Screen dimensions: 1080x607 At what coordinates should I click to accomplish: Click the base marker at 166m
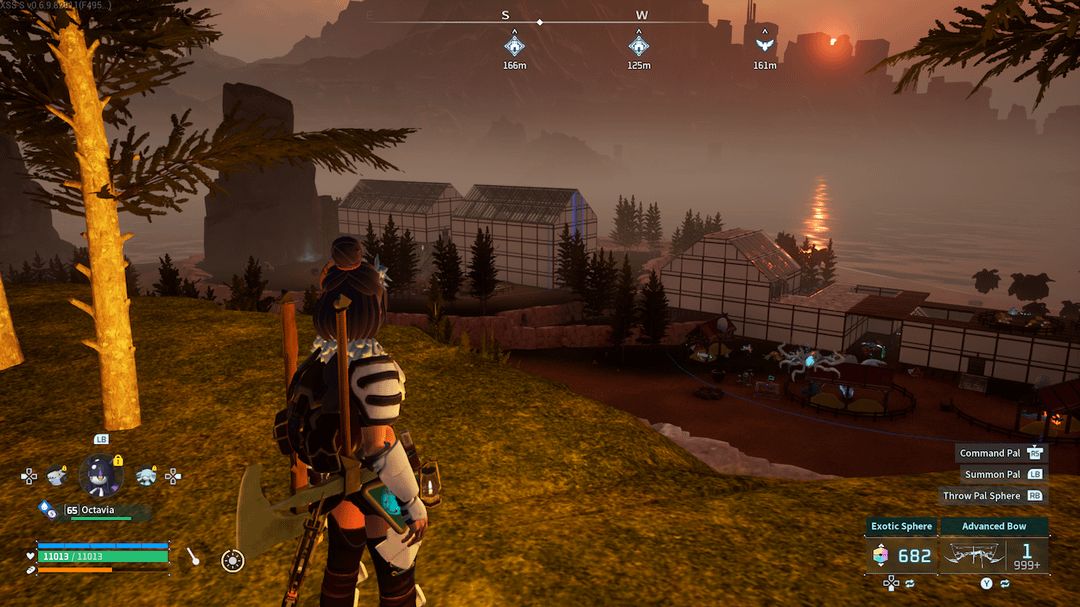(x=514, y=44)
